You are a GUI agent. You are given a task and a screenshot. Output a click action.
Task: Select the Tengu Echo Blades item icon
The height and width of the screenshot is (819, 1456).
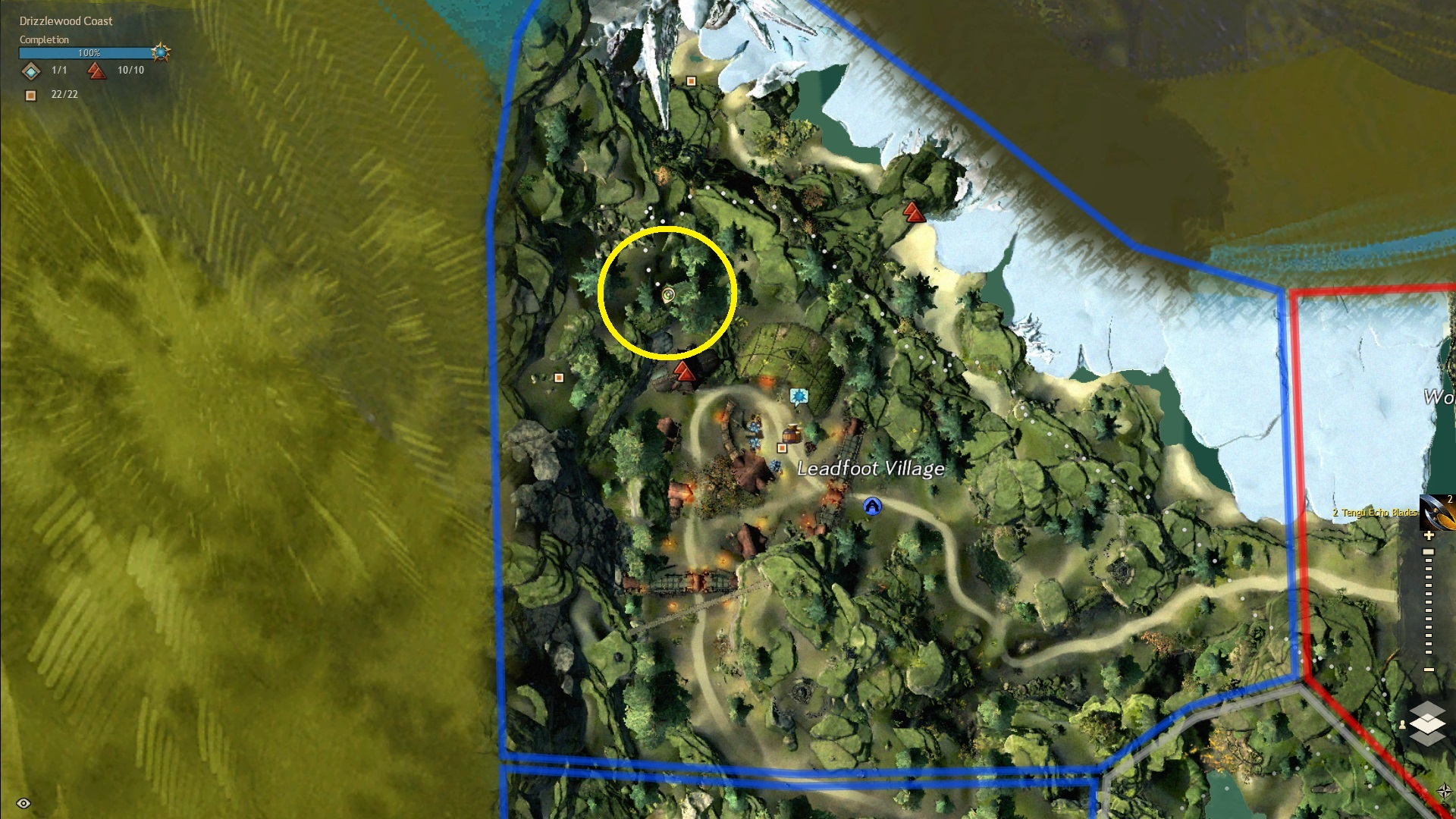tap(1437, 513)
